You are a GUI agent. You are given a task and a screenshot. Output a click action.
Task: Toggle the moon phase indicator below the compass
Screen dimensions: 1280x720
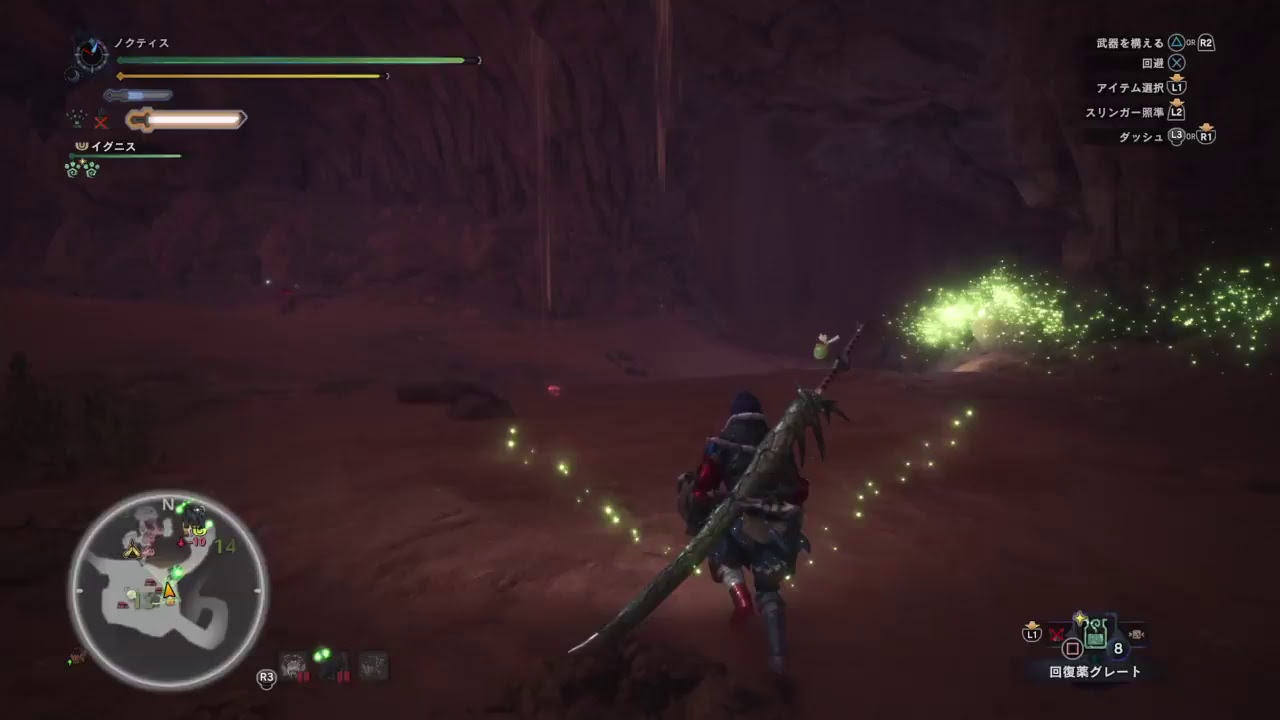[x=72, y=76]
